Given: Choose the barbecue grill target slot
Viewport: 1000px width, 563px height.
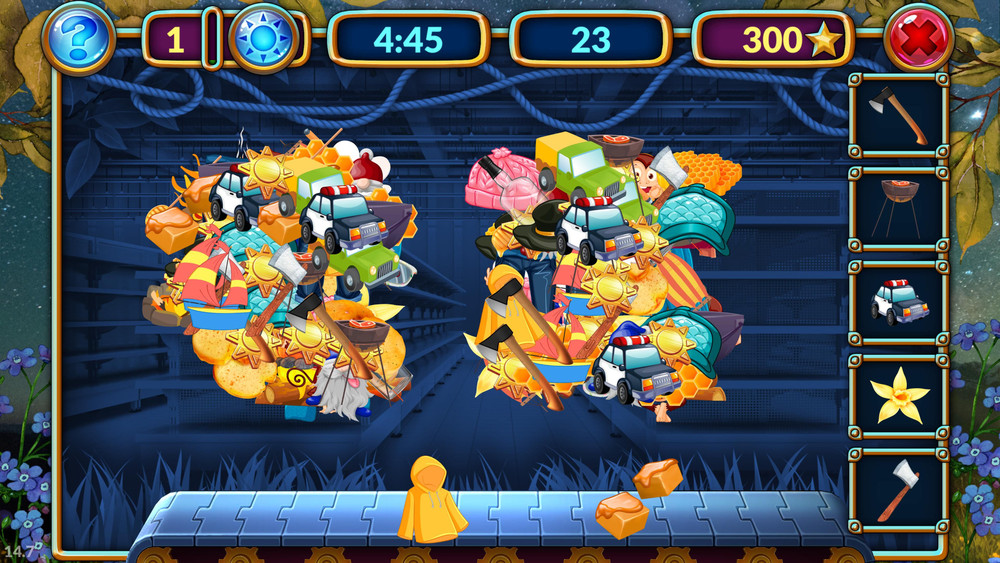Looking at the screenshot, I should (x=898, y=208).
